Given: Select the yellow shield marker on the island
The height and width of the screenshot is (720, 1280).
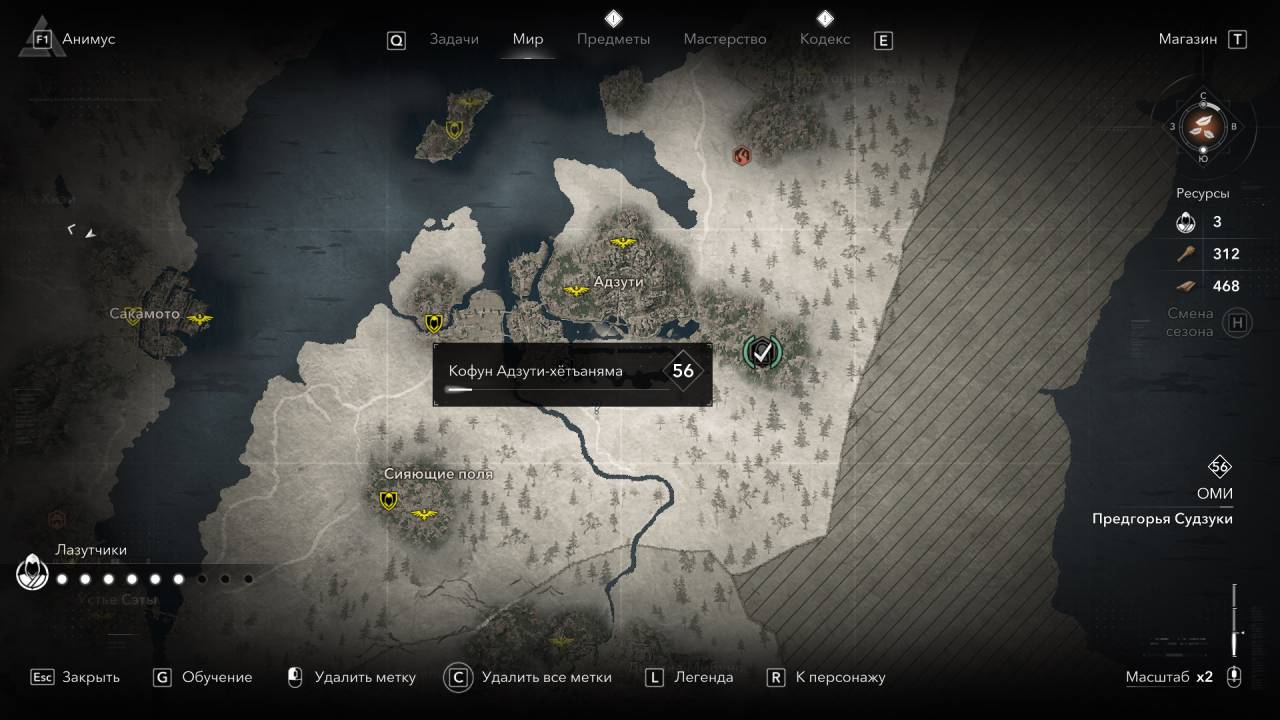Looking at the screenshot, I should point(454,129).
